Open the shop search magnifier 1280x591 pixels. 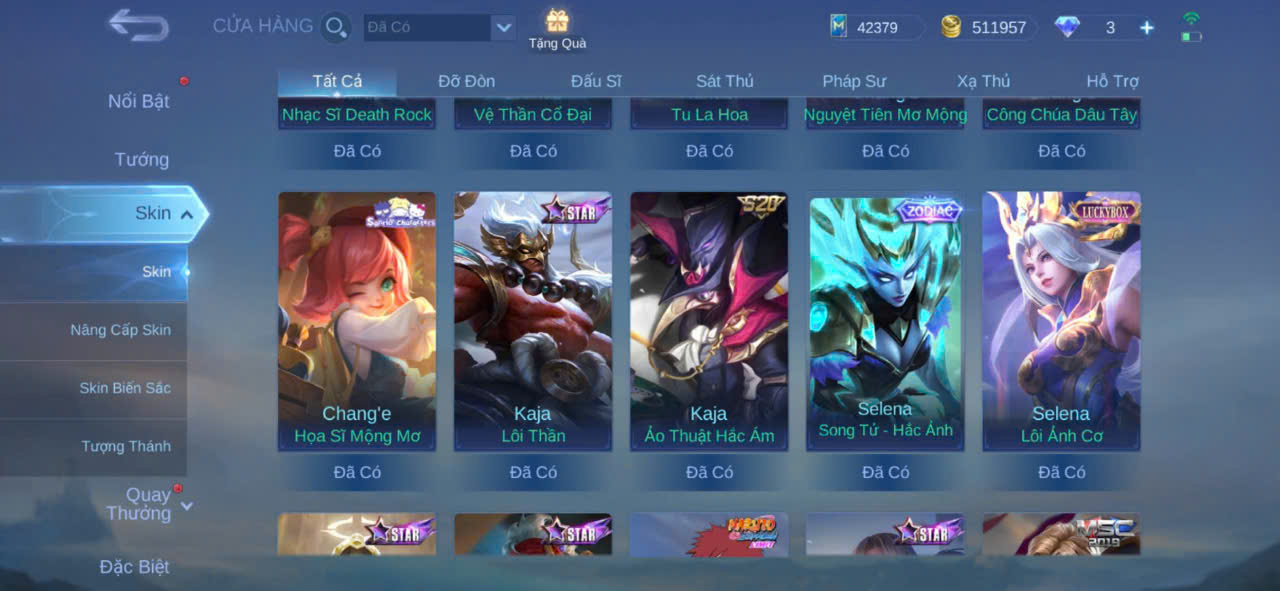(336, 27)
